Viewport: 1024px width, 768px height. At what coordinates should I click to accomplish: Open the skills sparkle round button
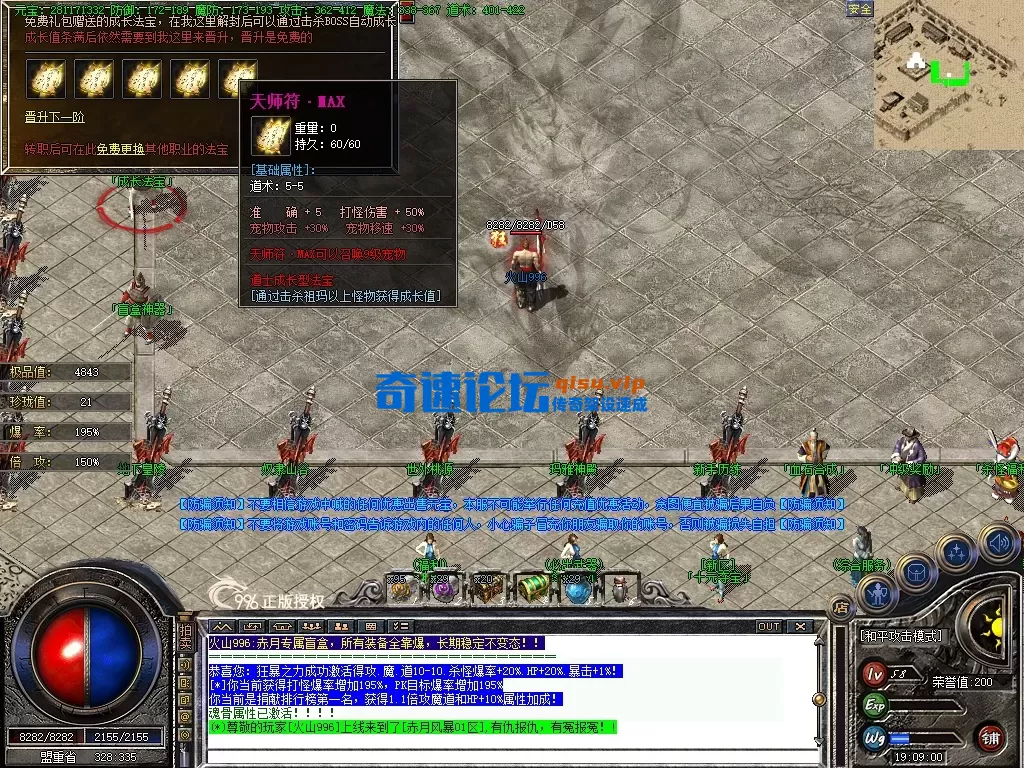click(957, 551)
